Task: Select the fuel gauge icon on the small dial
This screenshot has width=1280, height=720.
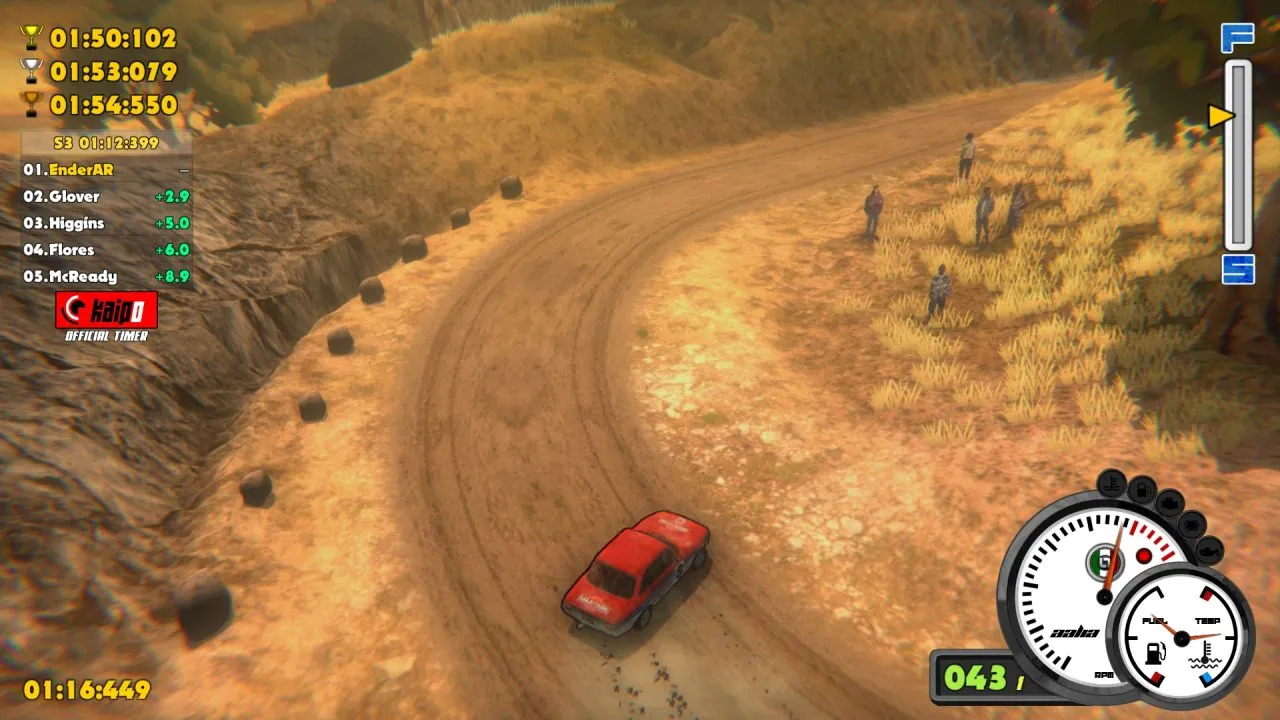Action: pyautogui.click(x=1154, y=653)
